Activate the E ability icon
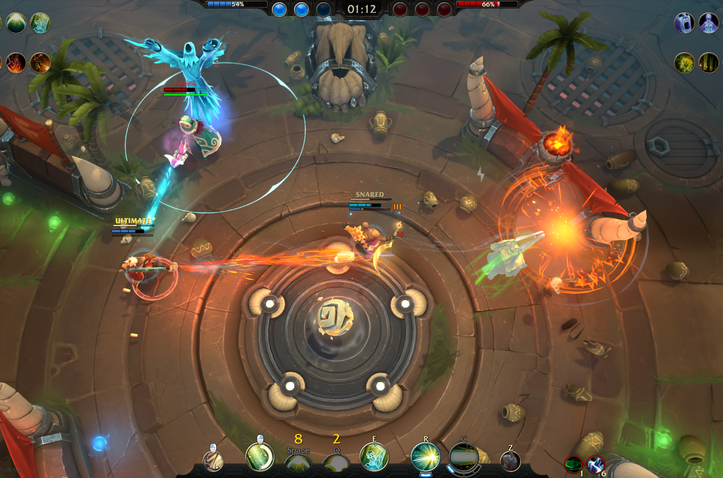Screen dimensions: 723x478 (374, 456)
